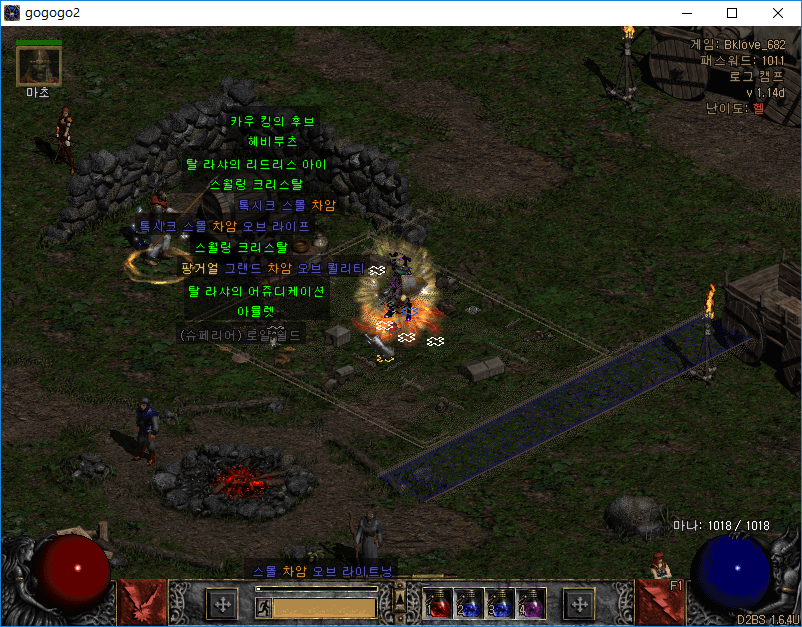Pick up 팡거얼 그랜드 차암 오브 퀄리티

click(271, 269)
